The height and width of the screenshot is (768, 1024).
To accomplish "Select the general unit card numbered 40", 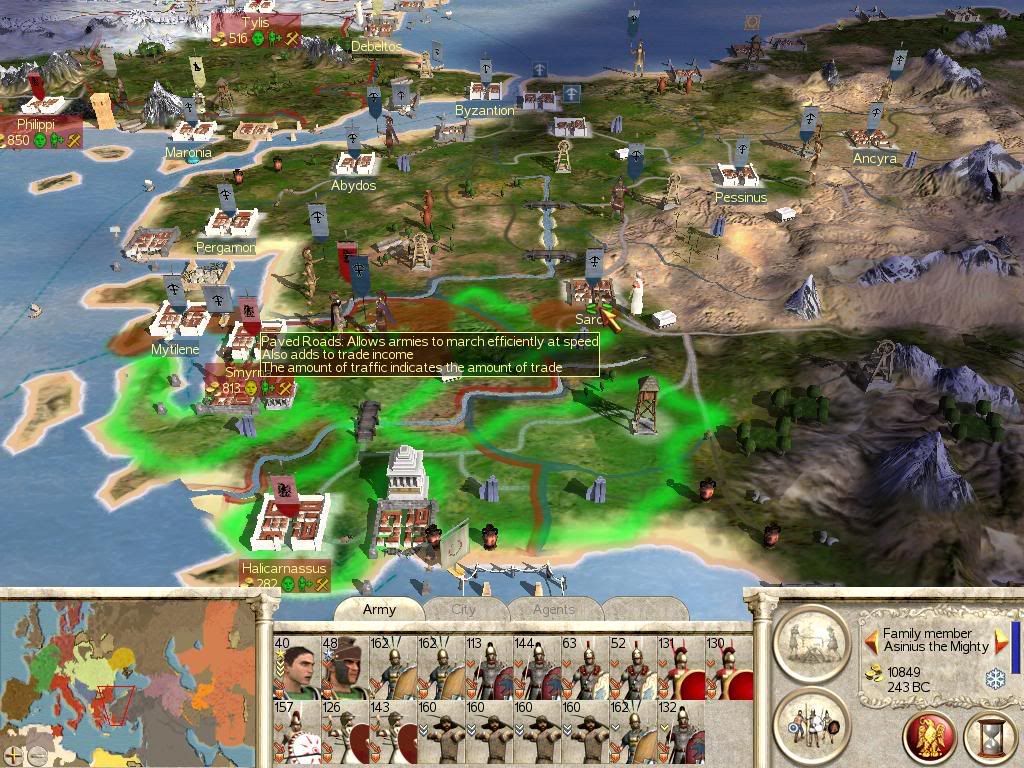I will click(296, 667).
